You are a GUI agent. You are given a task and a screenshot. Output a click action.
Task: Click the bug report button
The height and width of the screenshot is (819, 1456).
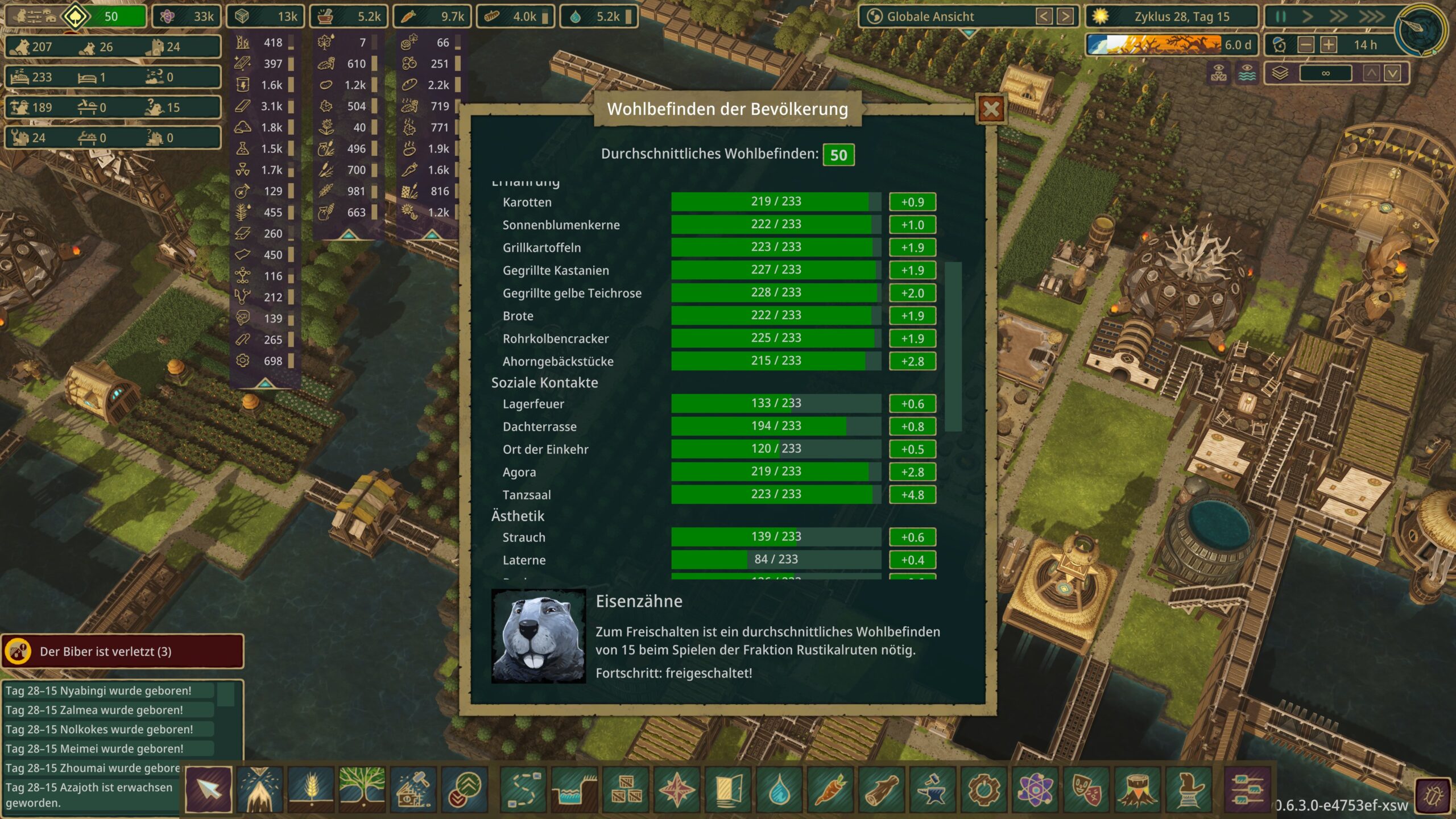pos(1433,796)
